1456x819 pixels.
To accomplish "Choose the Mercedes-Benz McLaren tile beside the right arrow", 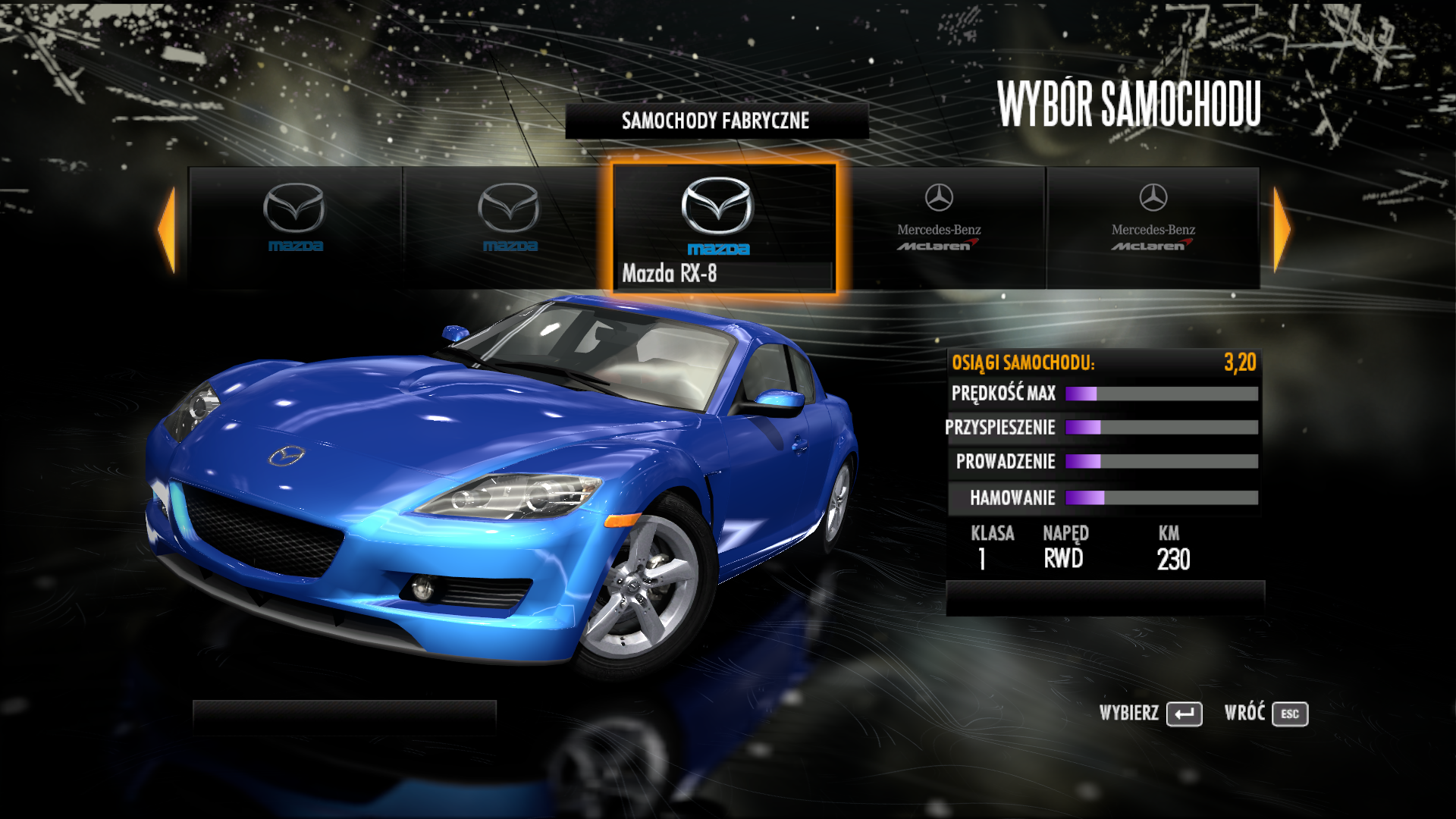I will 1153,227.
